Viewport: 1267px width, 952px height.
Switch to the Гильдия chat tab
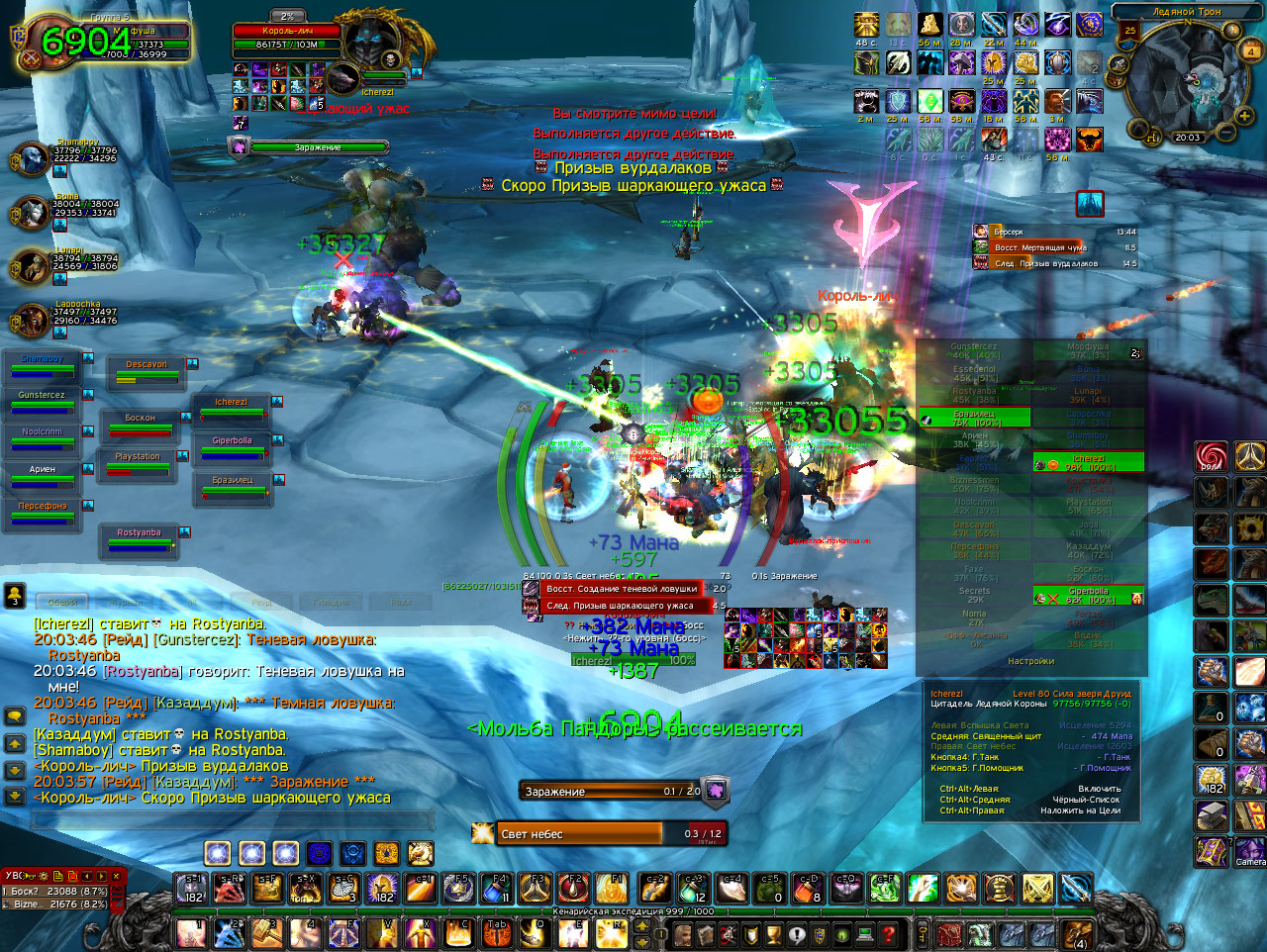point(331,602)
